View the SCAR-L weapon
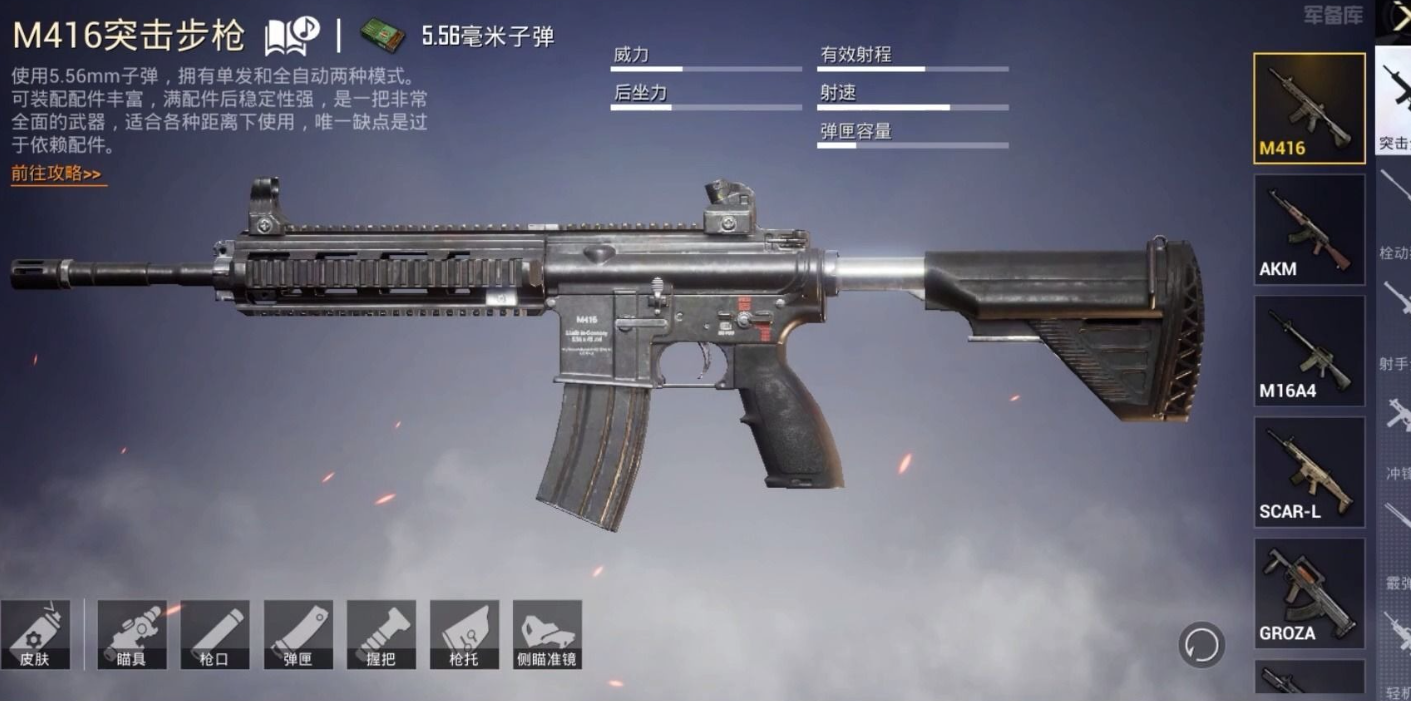The width and height of the screenshot is (1411, 701). 1309,472
